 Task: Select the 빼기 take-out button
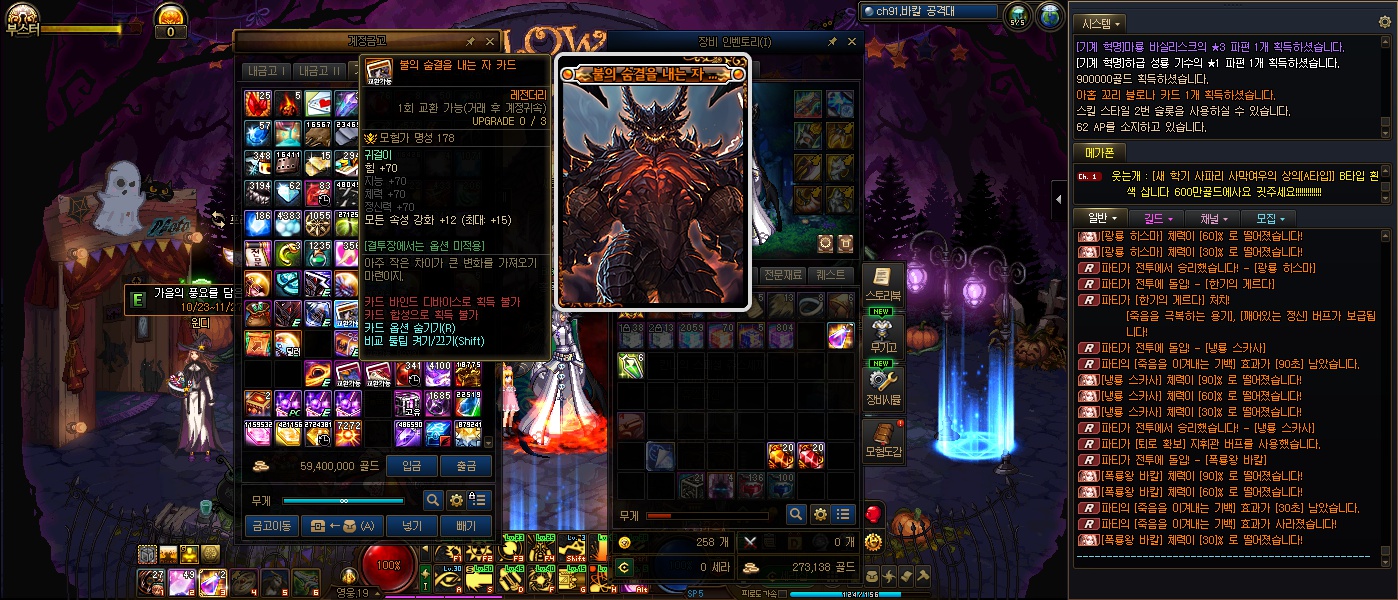[x=466, y=525]
